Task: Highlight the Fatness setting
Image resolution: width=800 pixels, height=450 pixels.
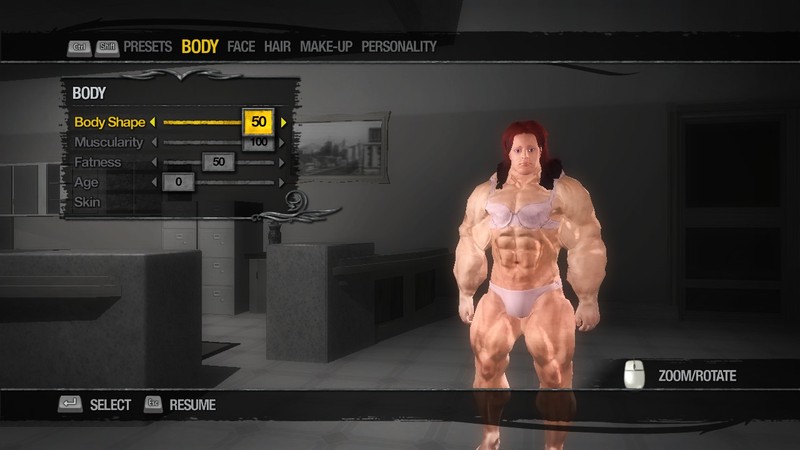Action: coord(97,162)
